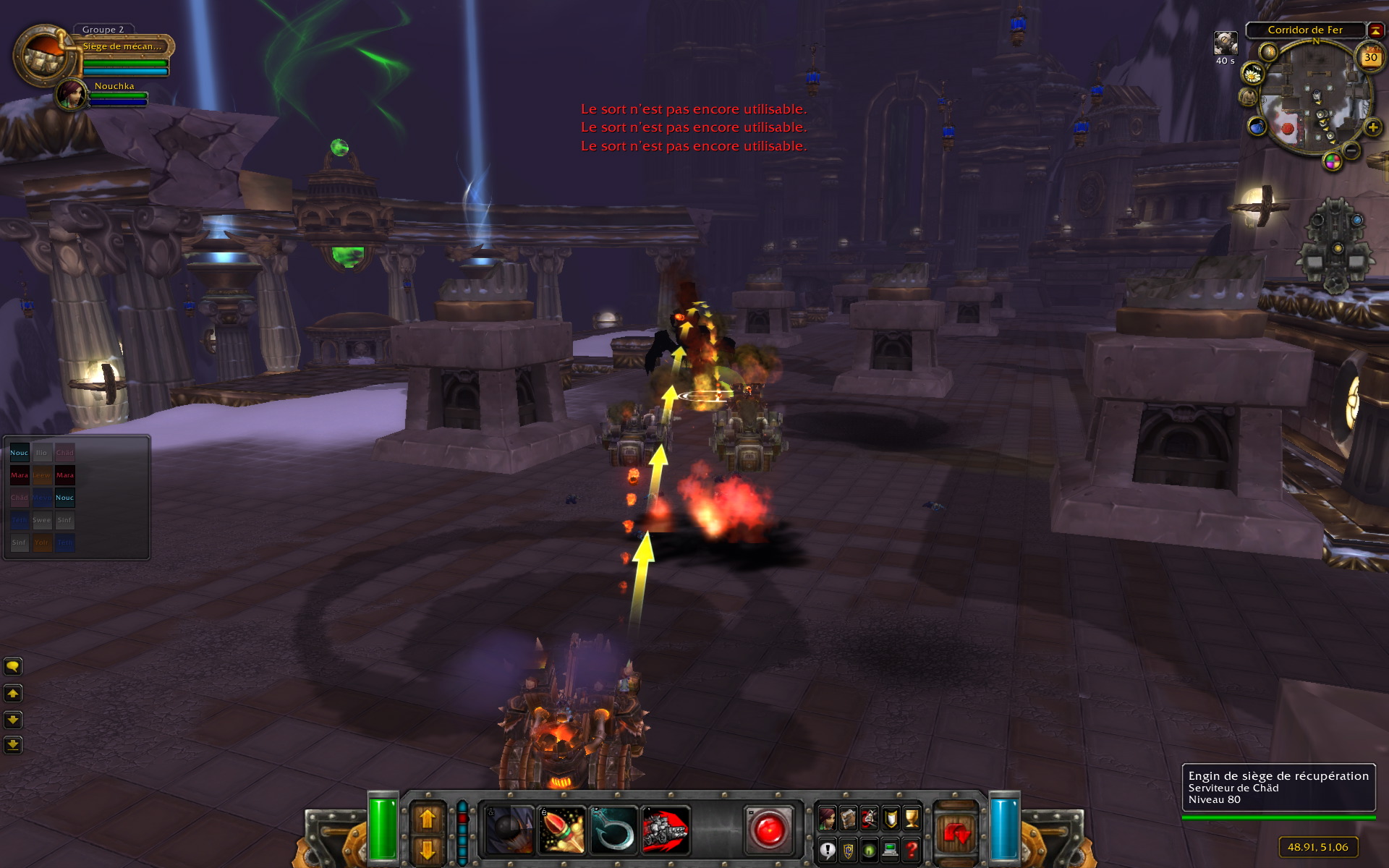Zoom in the minimap with plus button
This screenshot has width=1389, height=868.
[x=1372, y=128]
